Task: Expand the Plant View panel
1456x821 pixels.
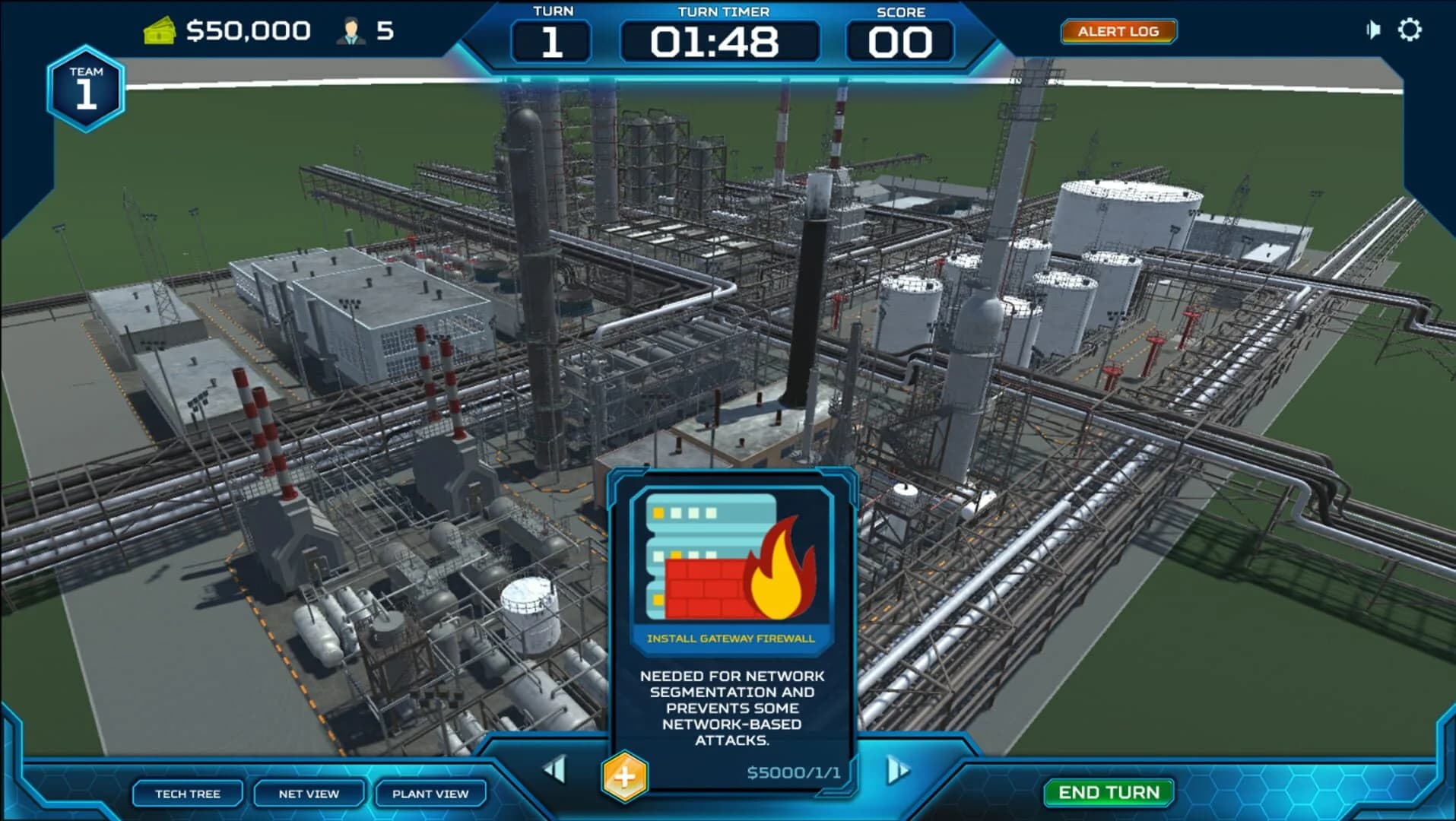Action: pos(428,794)
